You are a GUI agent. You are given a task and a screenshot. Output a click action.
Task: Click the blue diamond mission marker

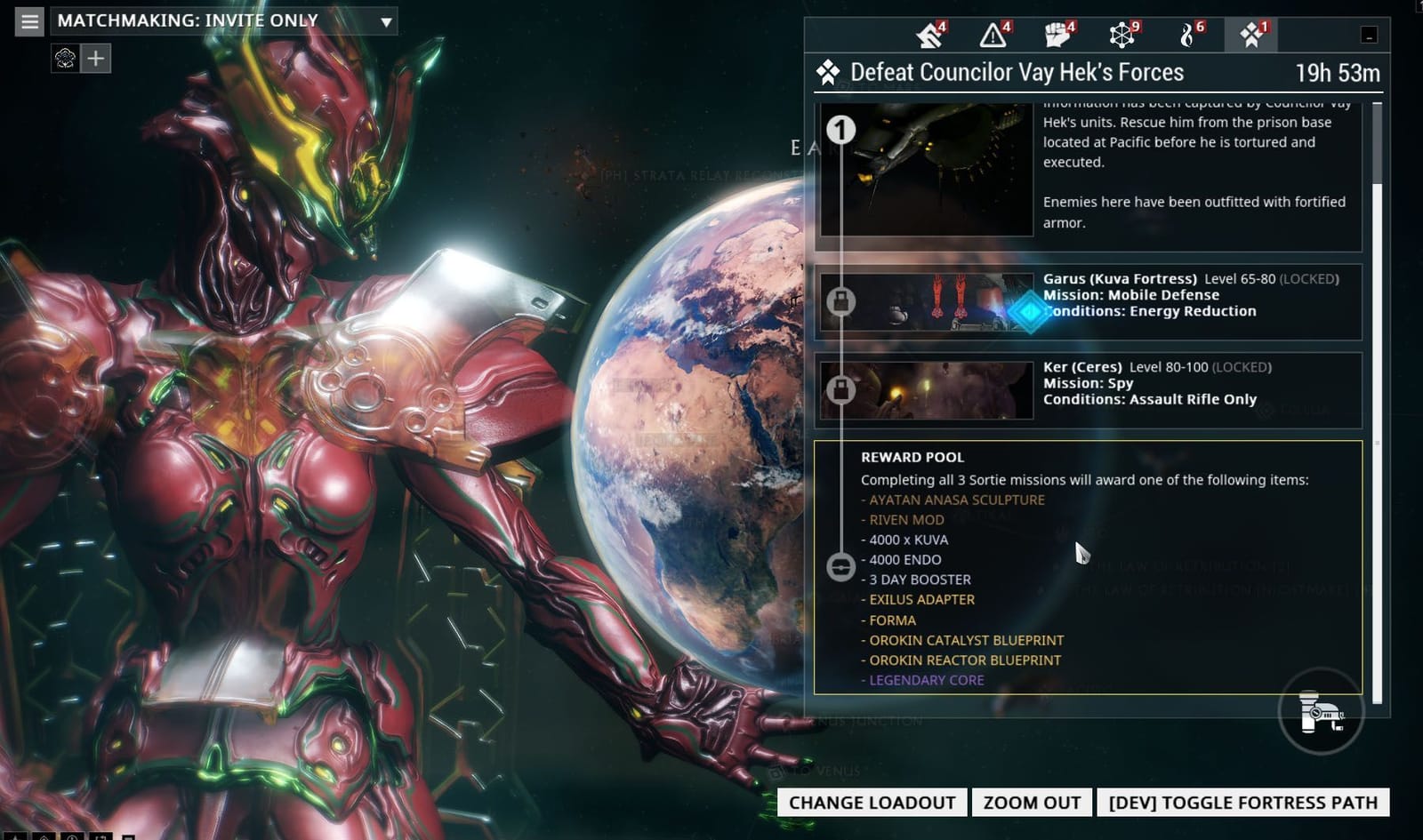pos(1030,311)
